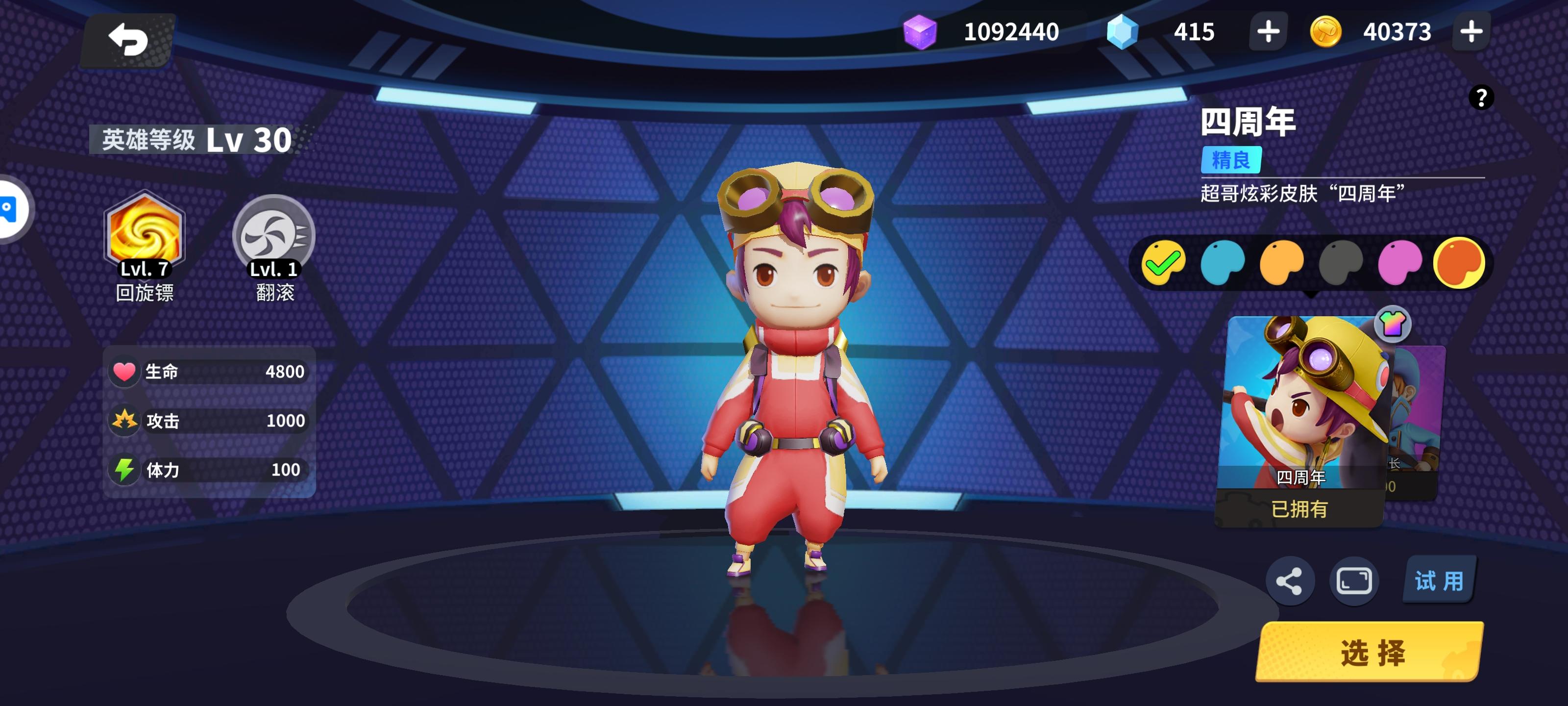
Task: Select the blue color variant
Action: coord(1224,262)
